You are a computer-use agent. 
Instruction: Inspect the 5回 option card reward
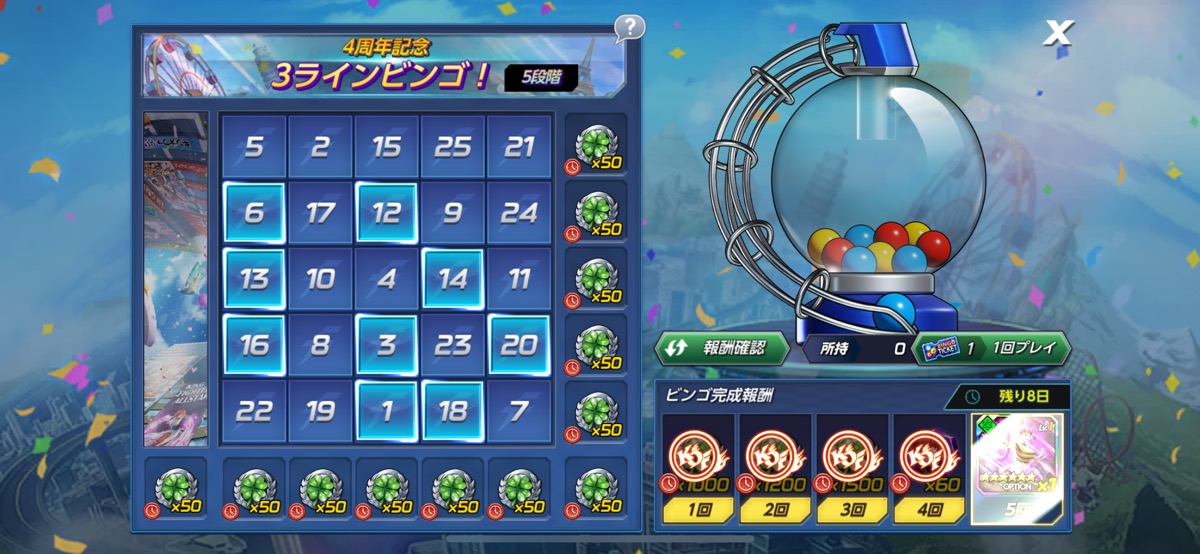click(x=1016, y=469)
